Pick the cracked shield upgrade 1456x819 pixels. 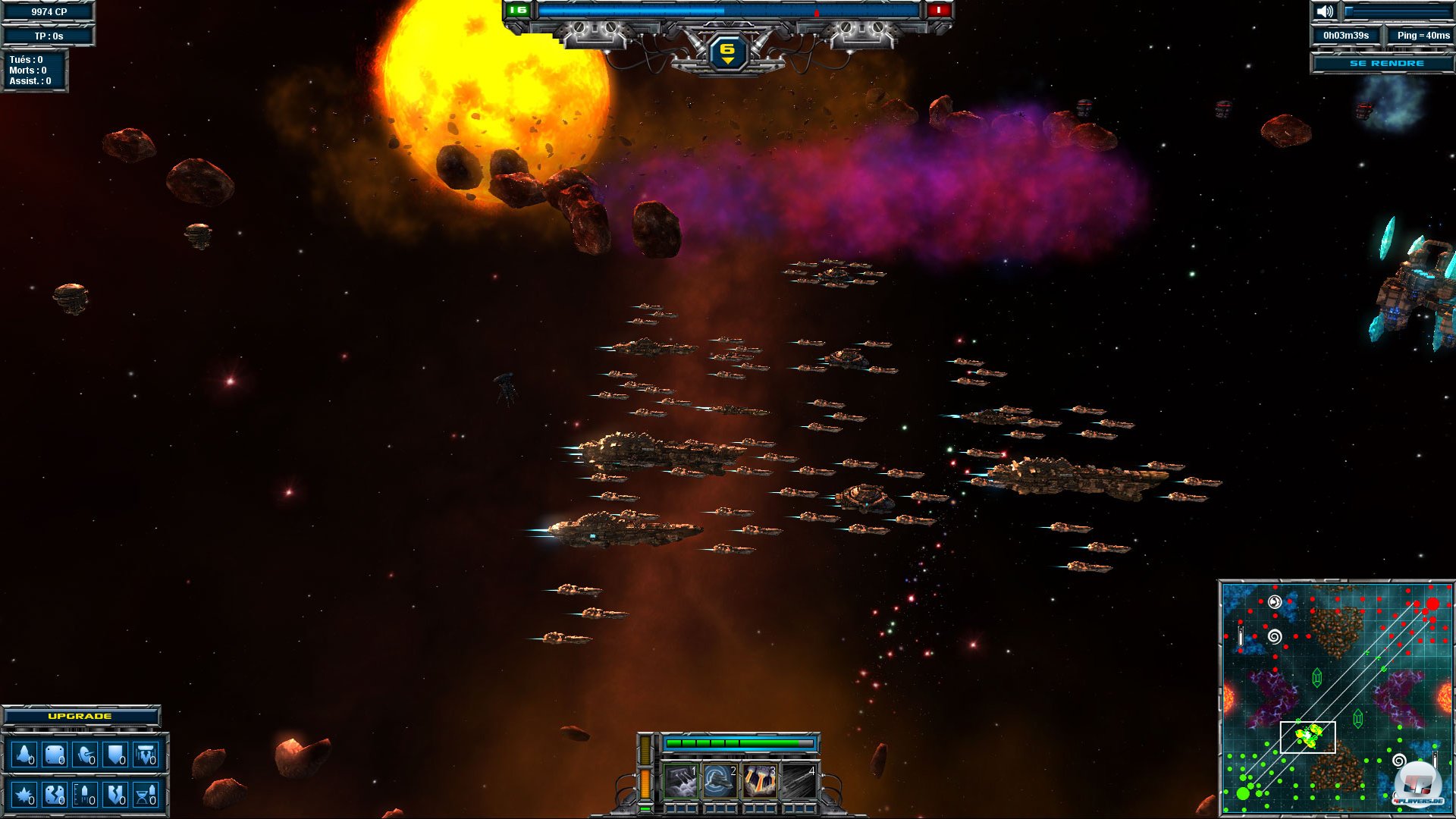(x=115, y=795)
